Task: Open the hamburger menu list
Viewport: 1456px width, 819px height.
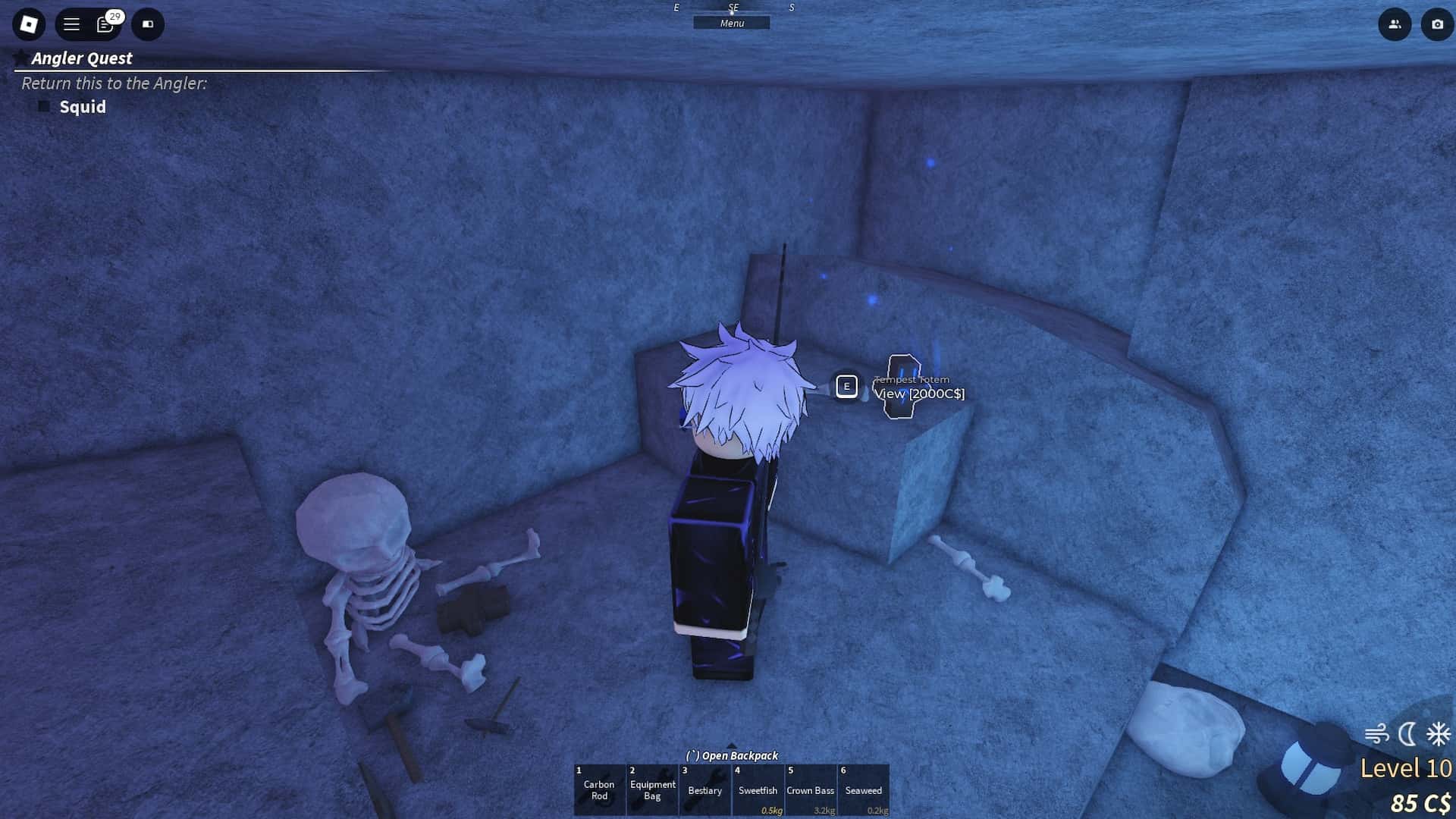Action: tap(71, 24)
